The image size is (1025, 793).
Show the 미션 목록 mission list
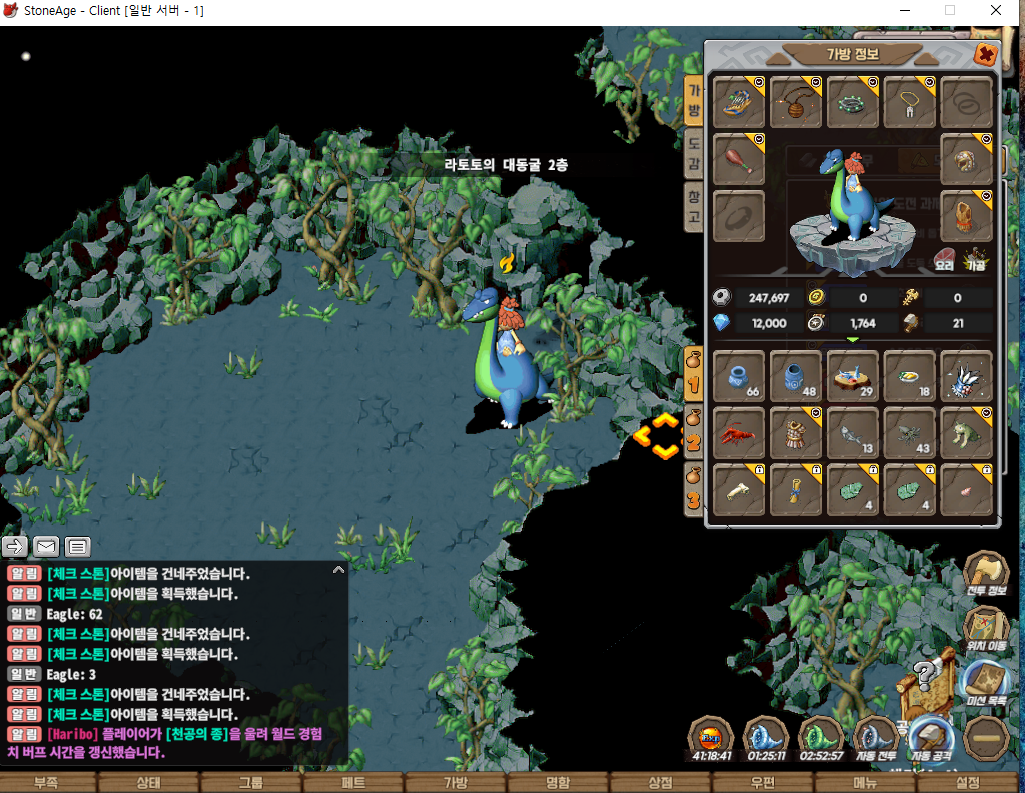(x=986, y=685)
